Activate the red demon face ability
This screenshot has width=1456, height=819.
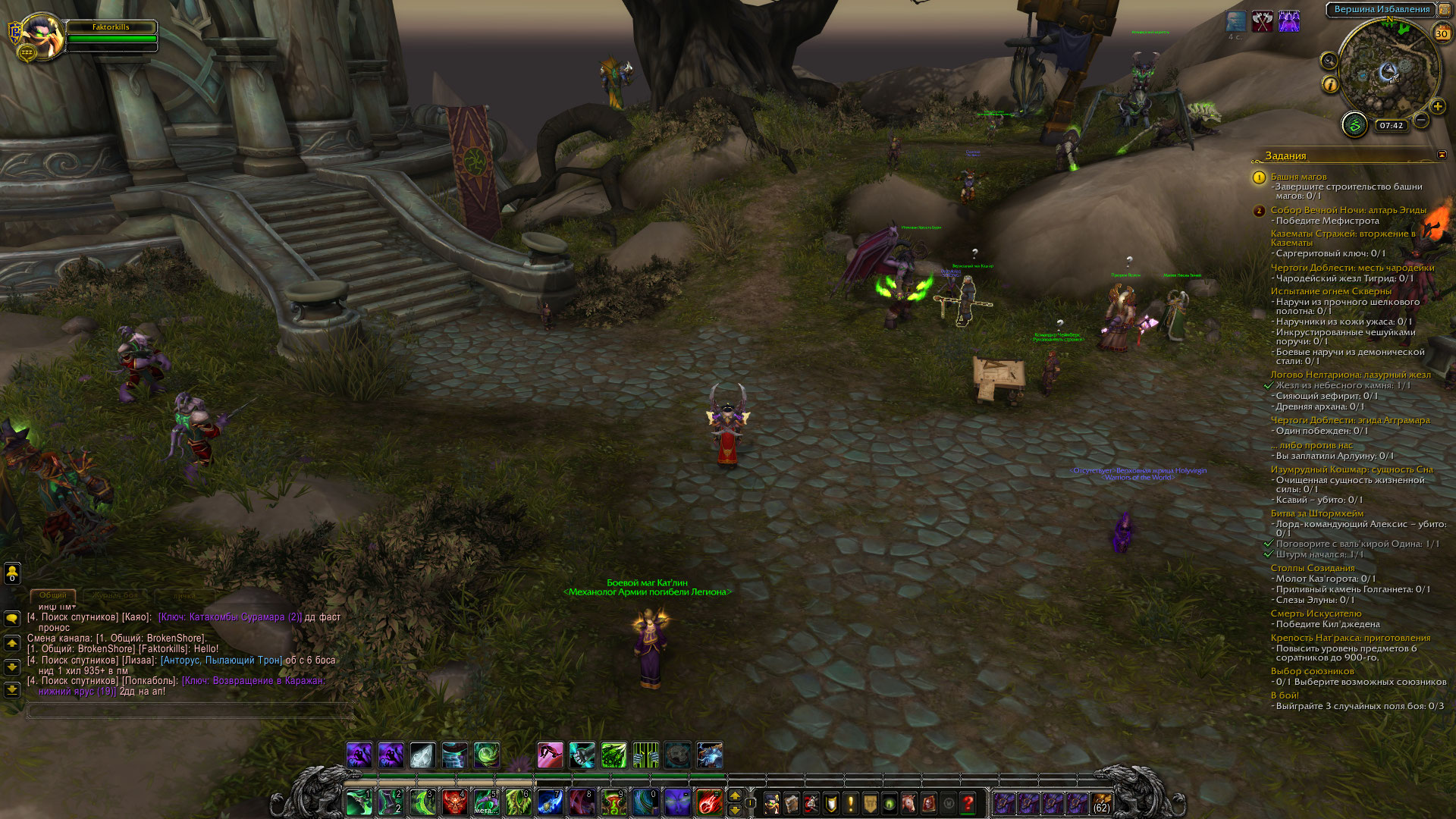click(x=455, y=802)
